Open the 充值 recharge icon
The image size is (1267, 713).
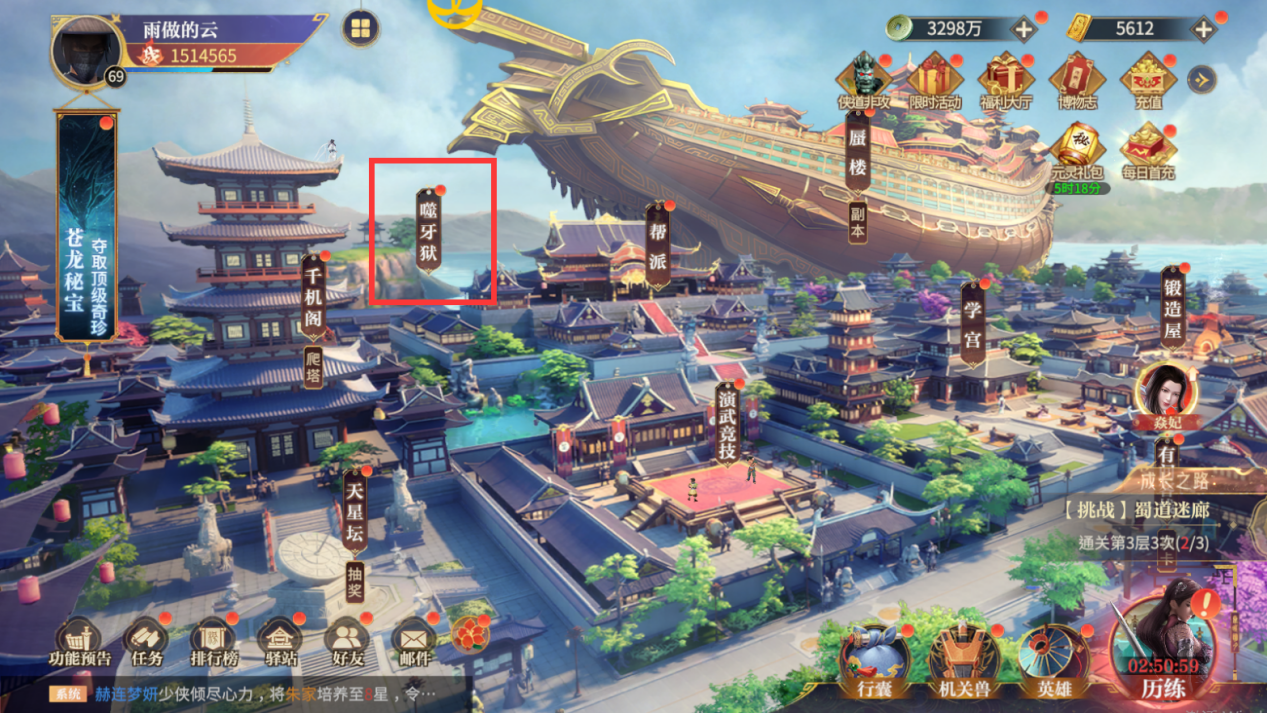click(1148, 82)
